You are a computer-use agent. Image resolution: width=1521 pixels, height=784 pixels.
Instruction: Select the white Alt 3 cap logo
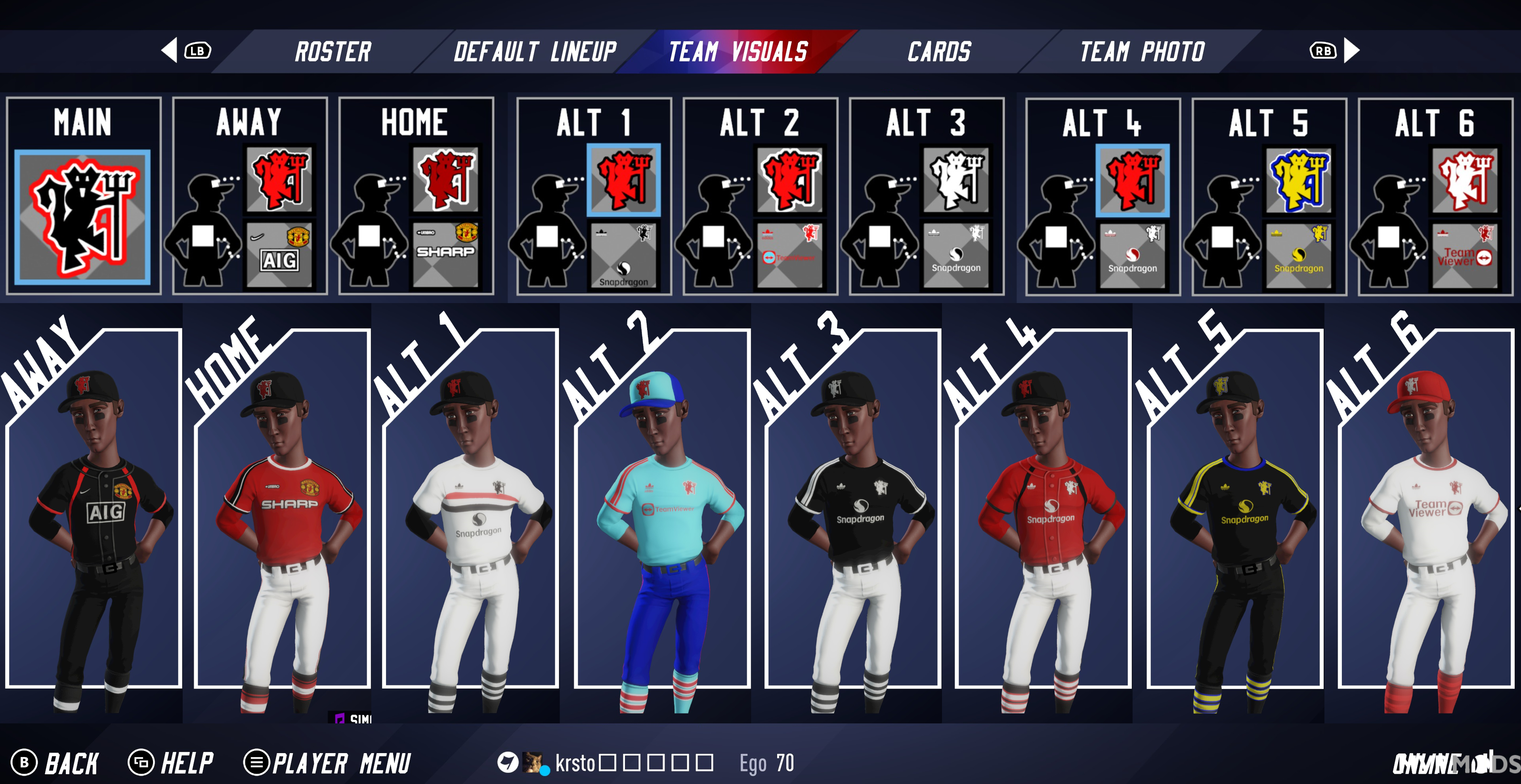coord(956,180)
